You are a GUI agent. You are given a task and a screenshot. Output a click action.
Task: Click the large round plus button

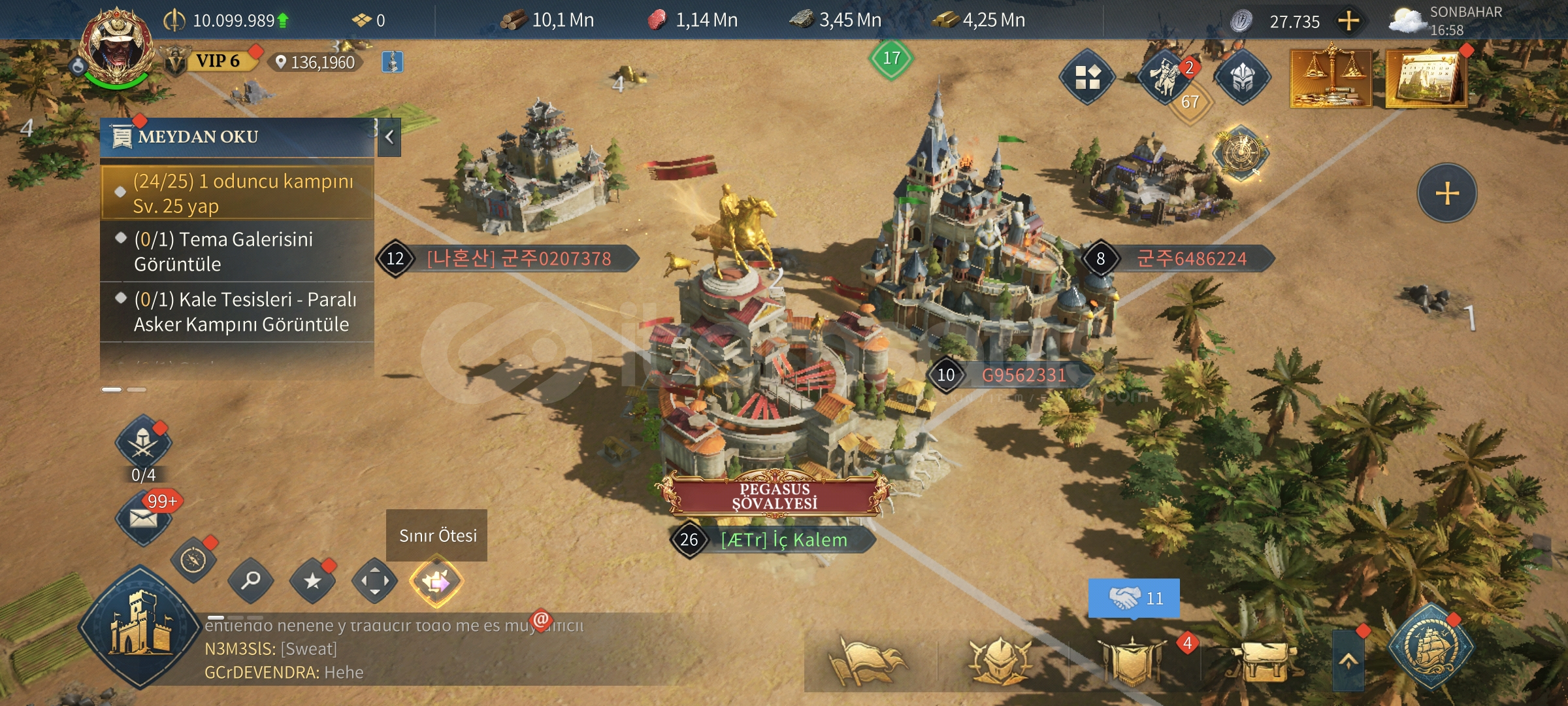1446,193
